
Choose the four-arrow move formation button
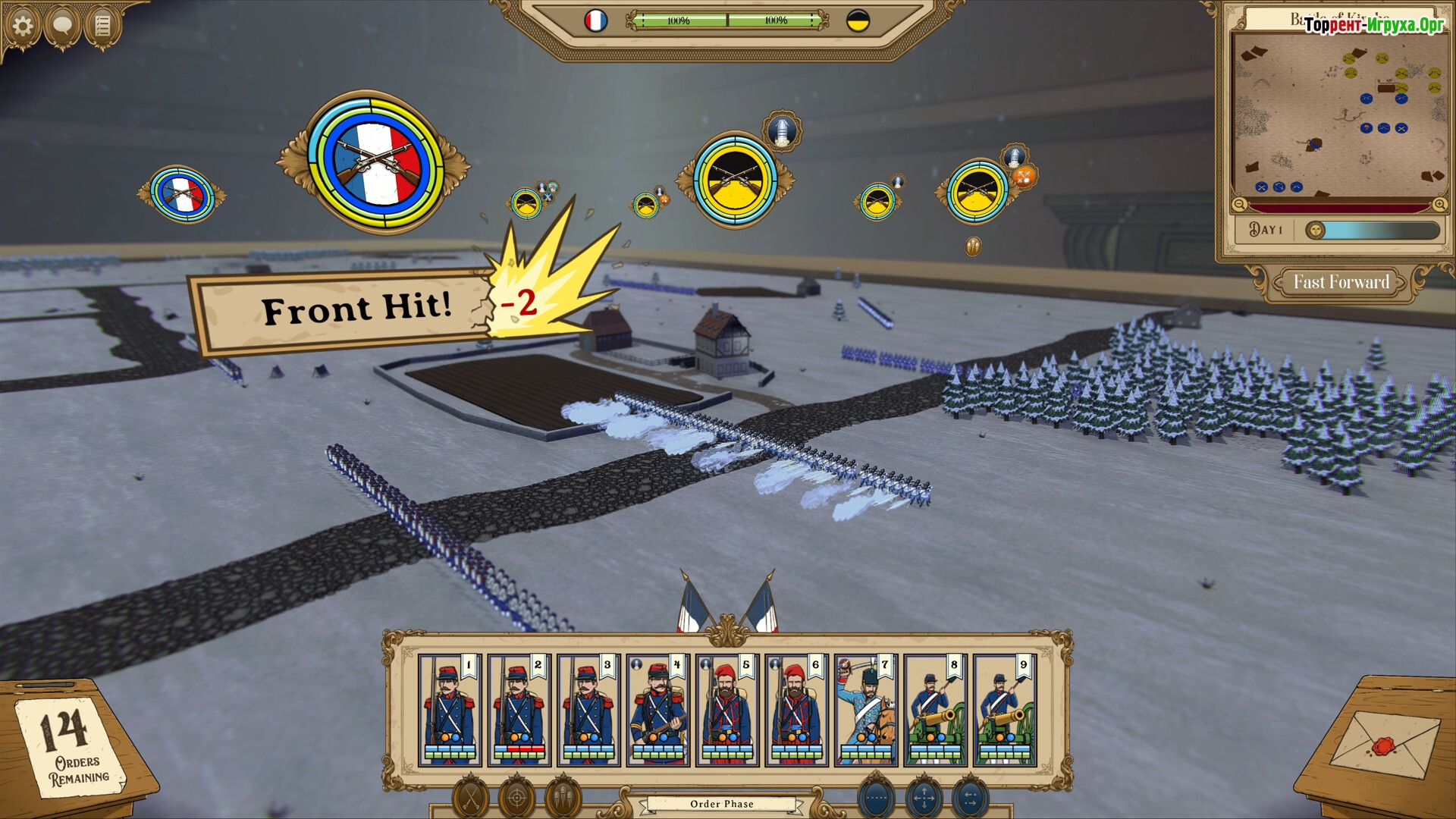click(924, 798)
